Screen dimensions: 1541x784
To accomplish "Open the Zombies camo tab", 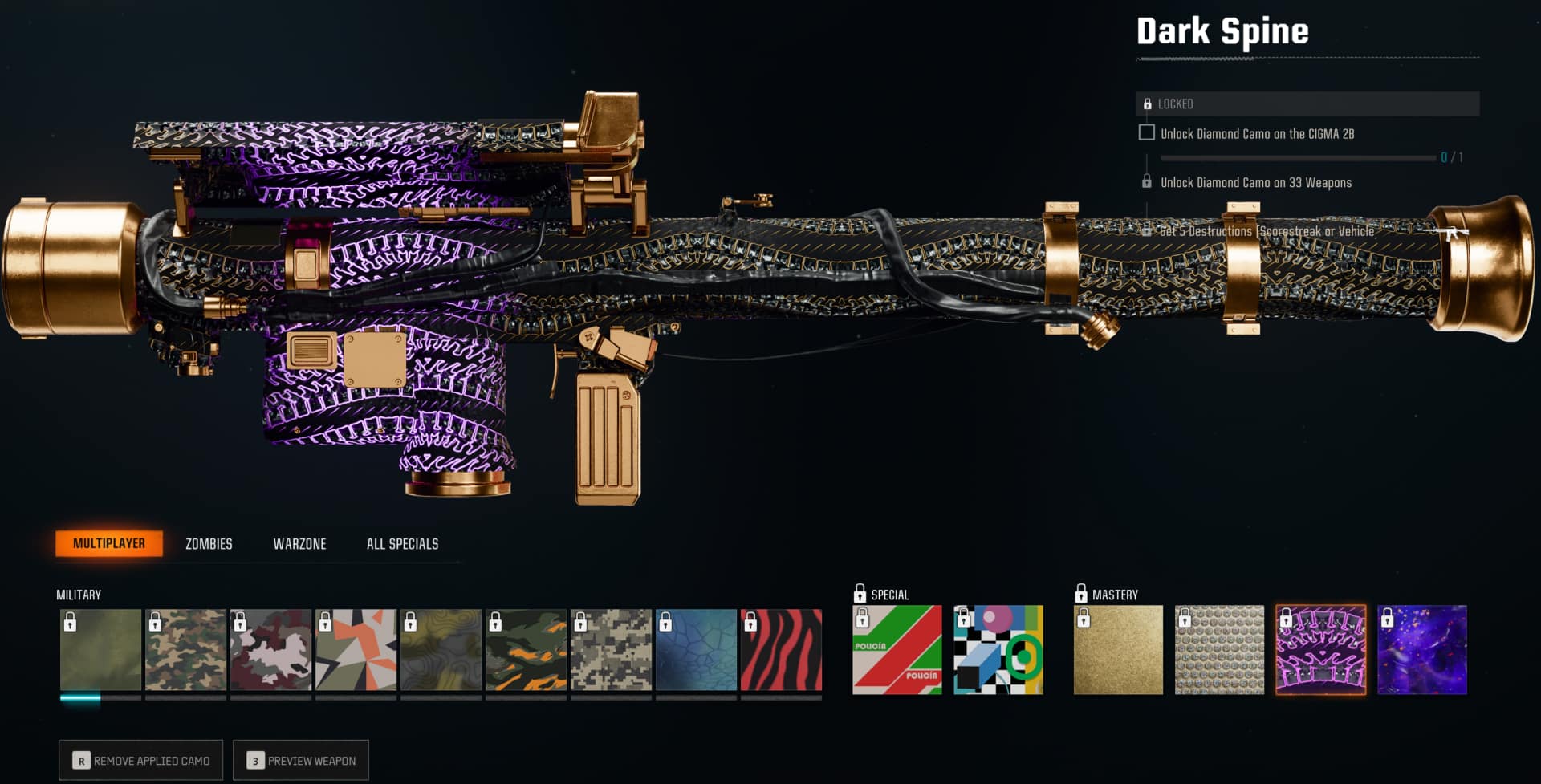I will pos(209,544).
